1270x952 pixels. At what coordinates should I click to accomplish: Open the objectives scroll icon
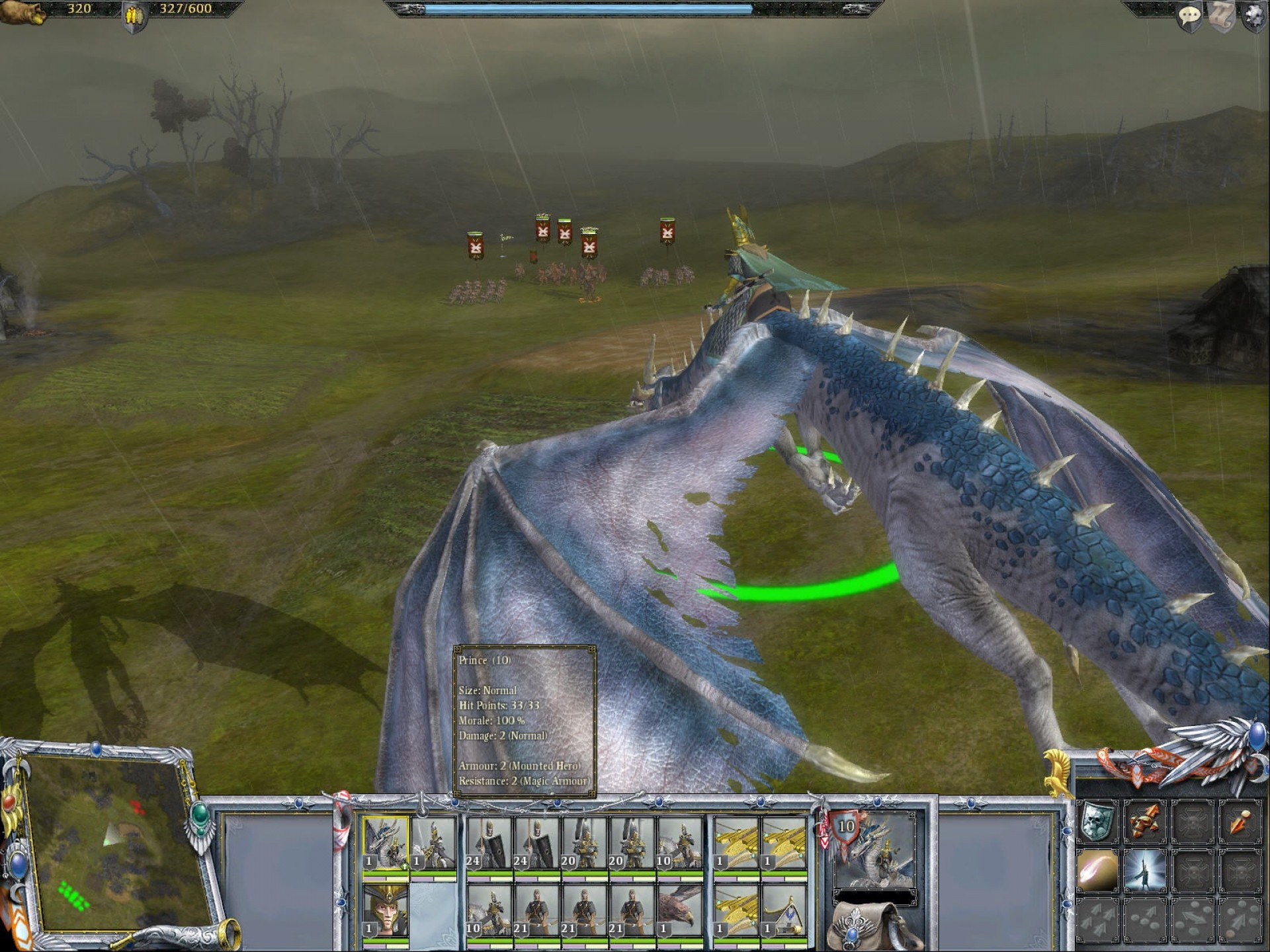(x=1222, y=17)
